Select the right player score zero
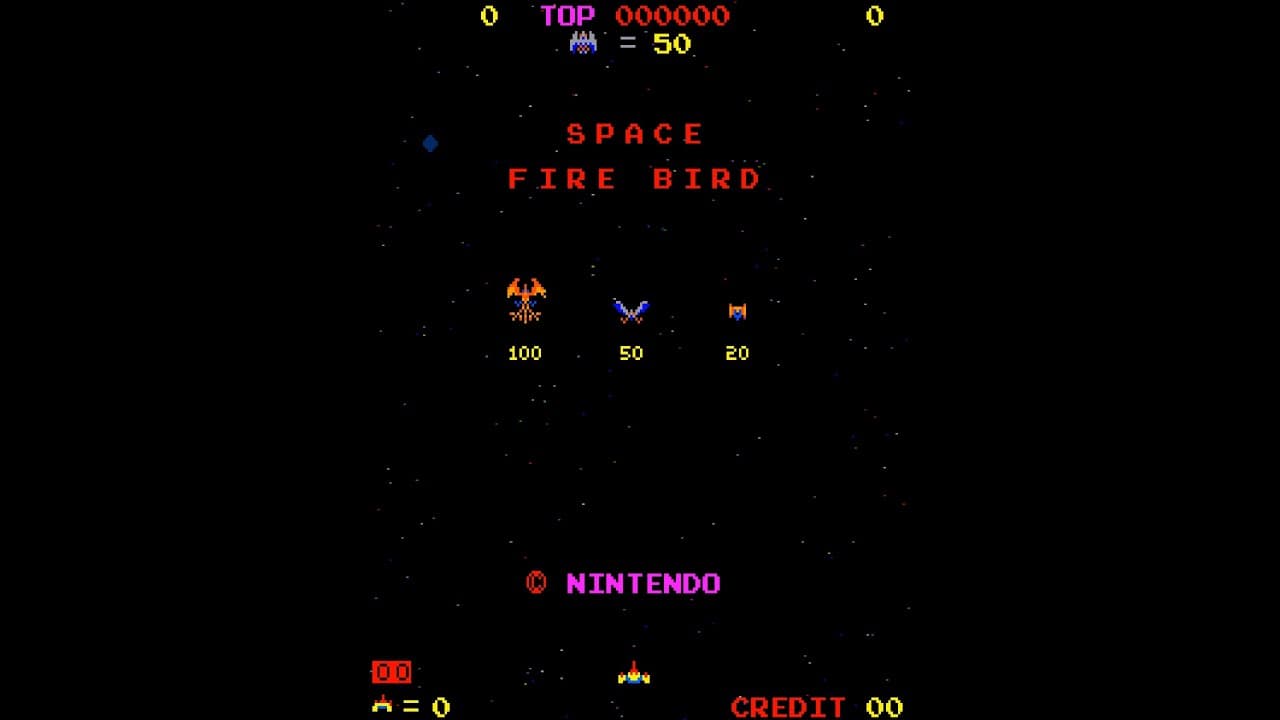The image size is (1280, 720). (x=876, y=15)
